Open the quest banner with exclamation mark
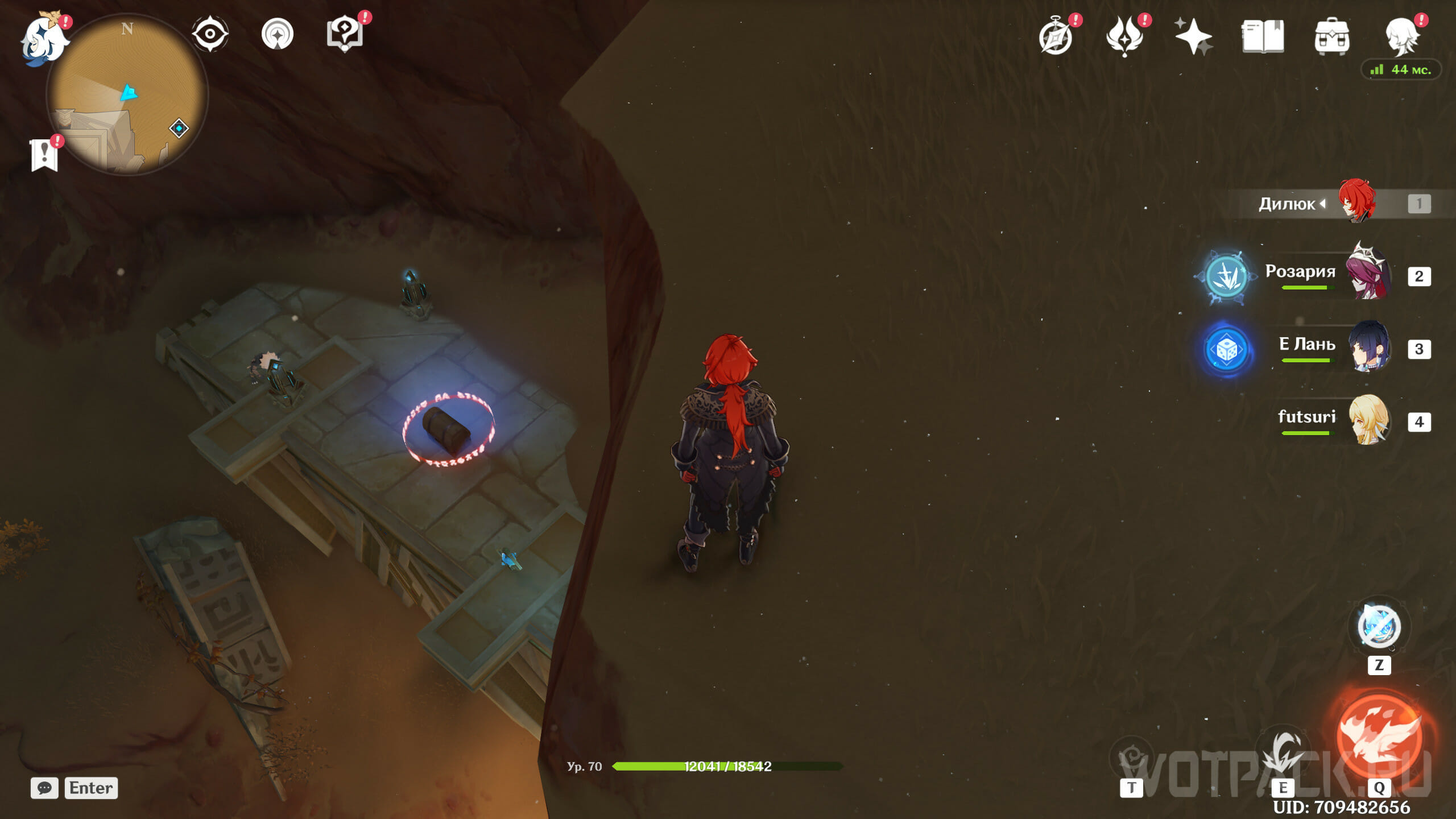Viewport: 1456px width, 819px height. 44,155
